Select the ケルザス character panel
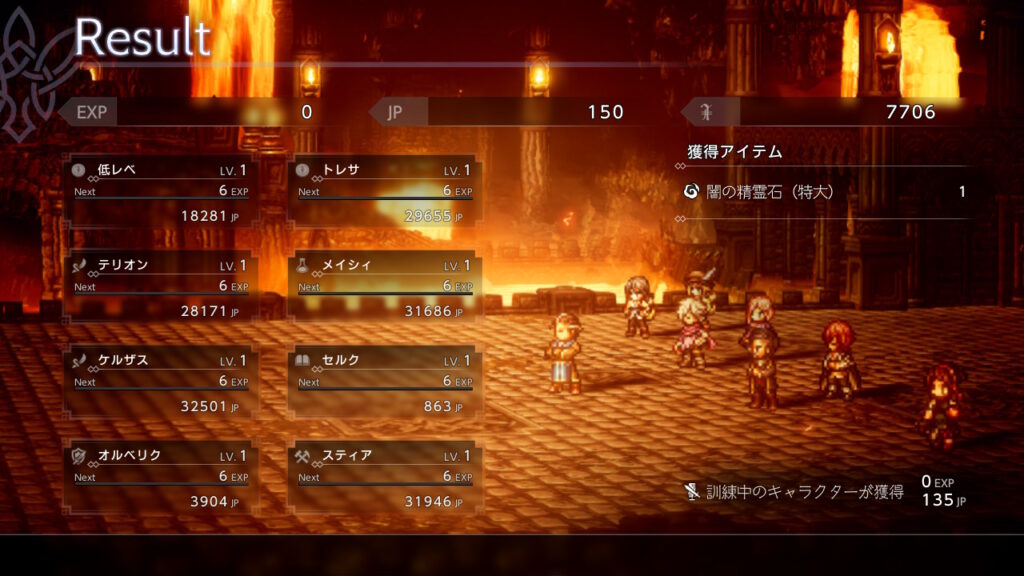Viewport: 1024px width, 576px height. pos(160,383)
